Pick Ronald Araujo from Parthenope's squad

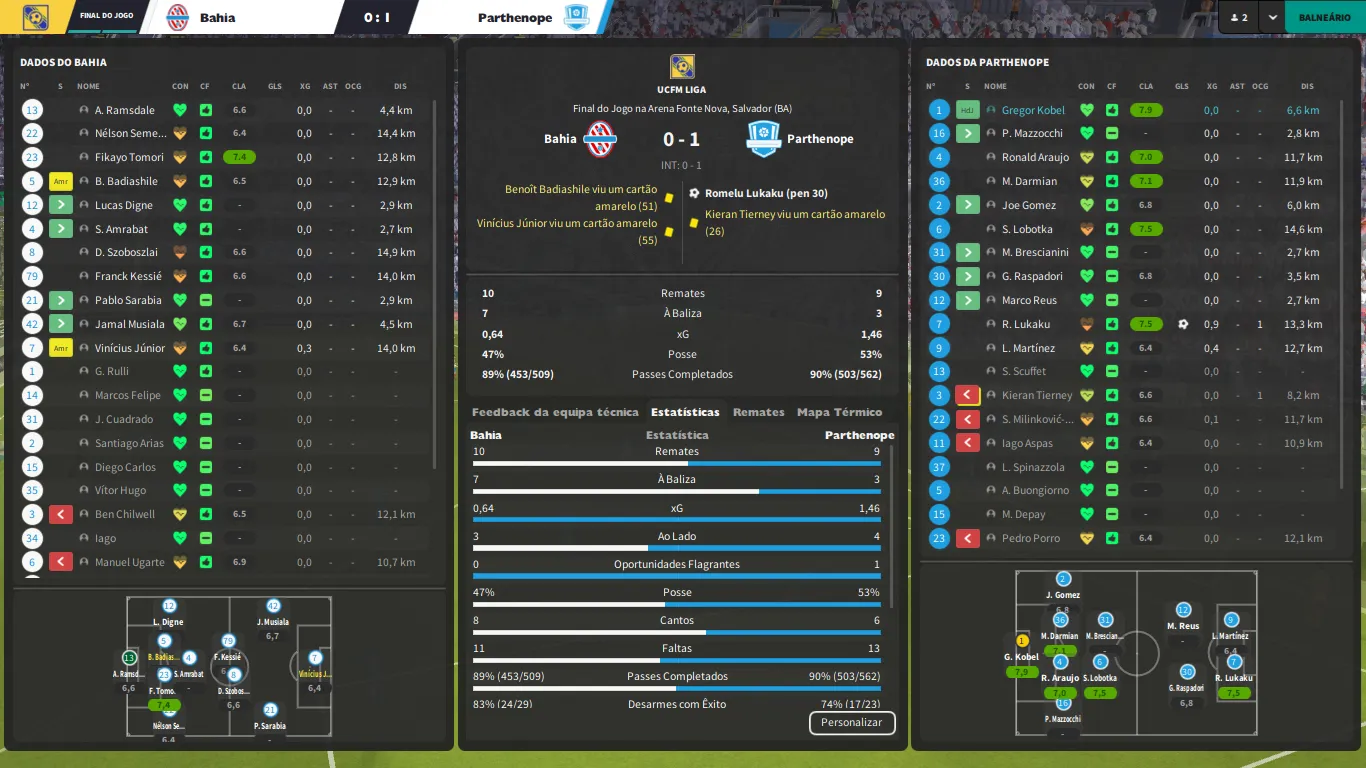tap(1035, 157)
